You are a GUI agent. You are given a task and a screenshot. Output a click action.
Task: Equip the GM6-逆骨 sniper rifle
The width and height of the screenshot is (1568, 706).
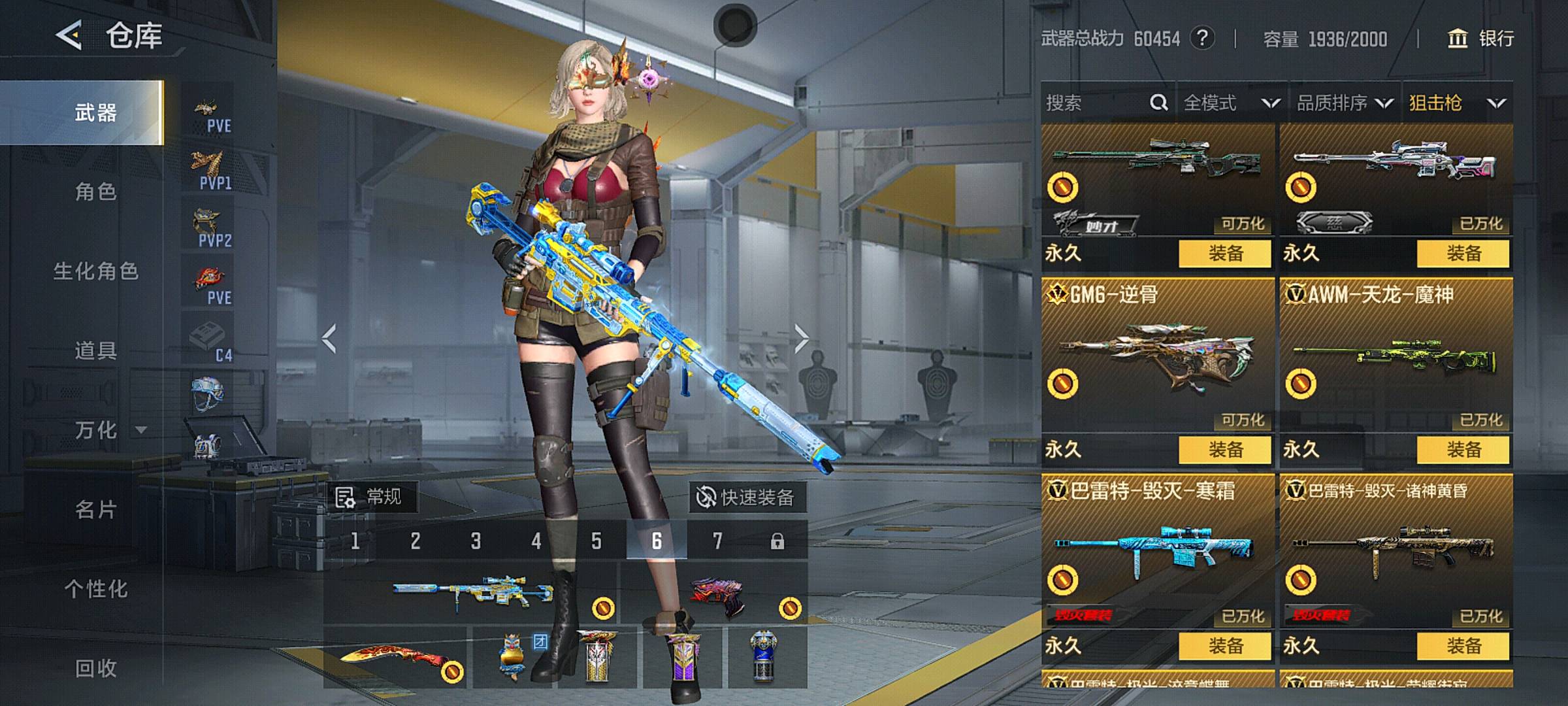tap(1224, 450)
